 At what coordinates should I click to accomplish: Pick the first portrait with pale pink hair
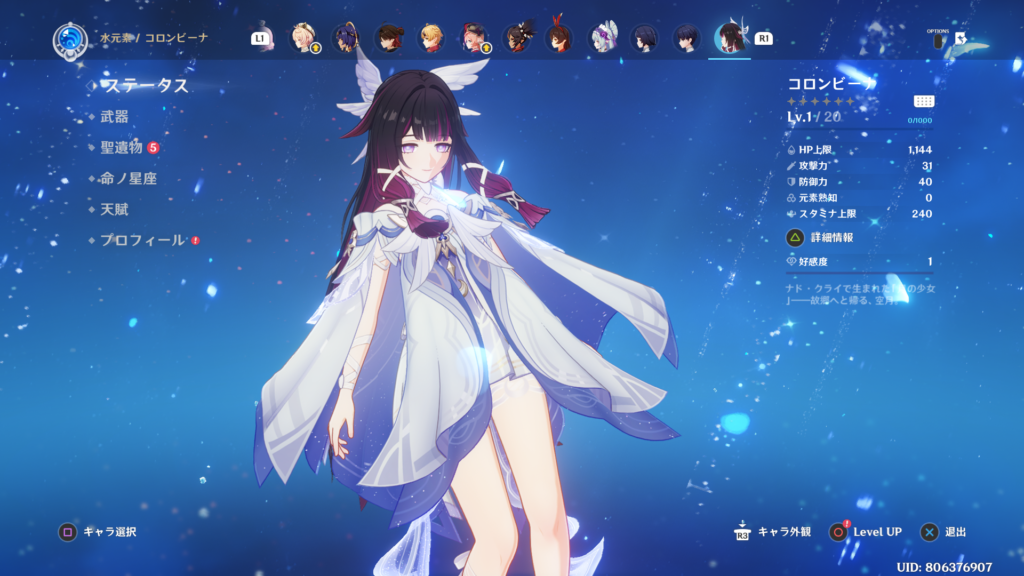click(301, 38)
